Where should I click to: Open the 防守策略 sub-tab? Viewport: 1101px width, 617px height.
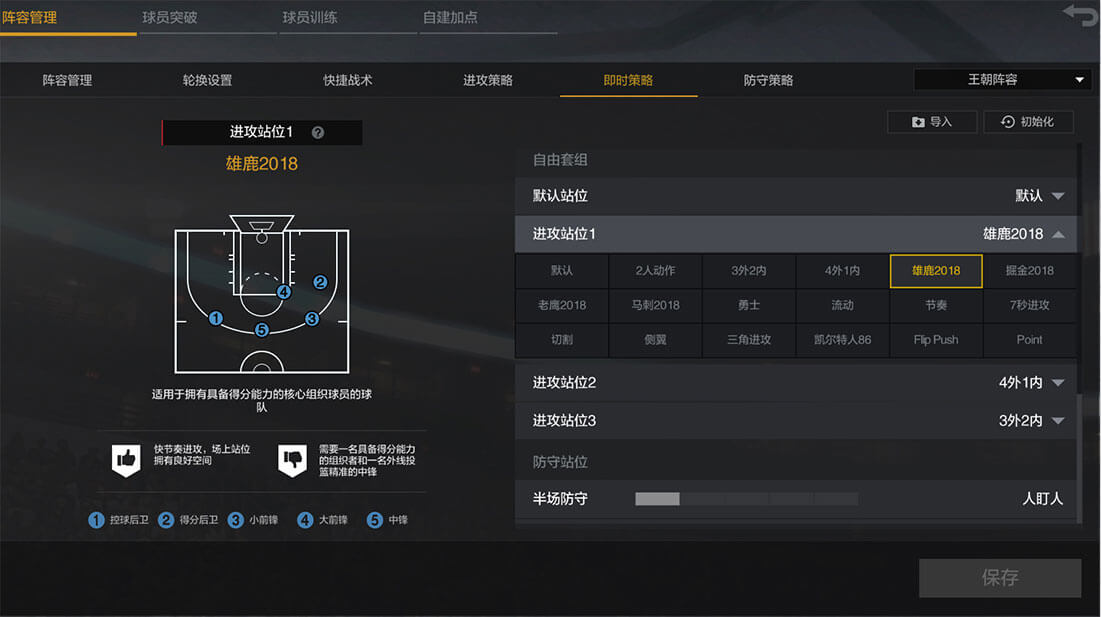[x=768, y=80]
